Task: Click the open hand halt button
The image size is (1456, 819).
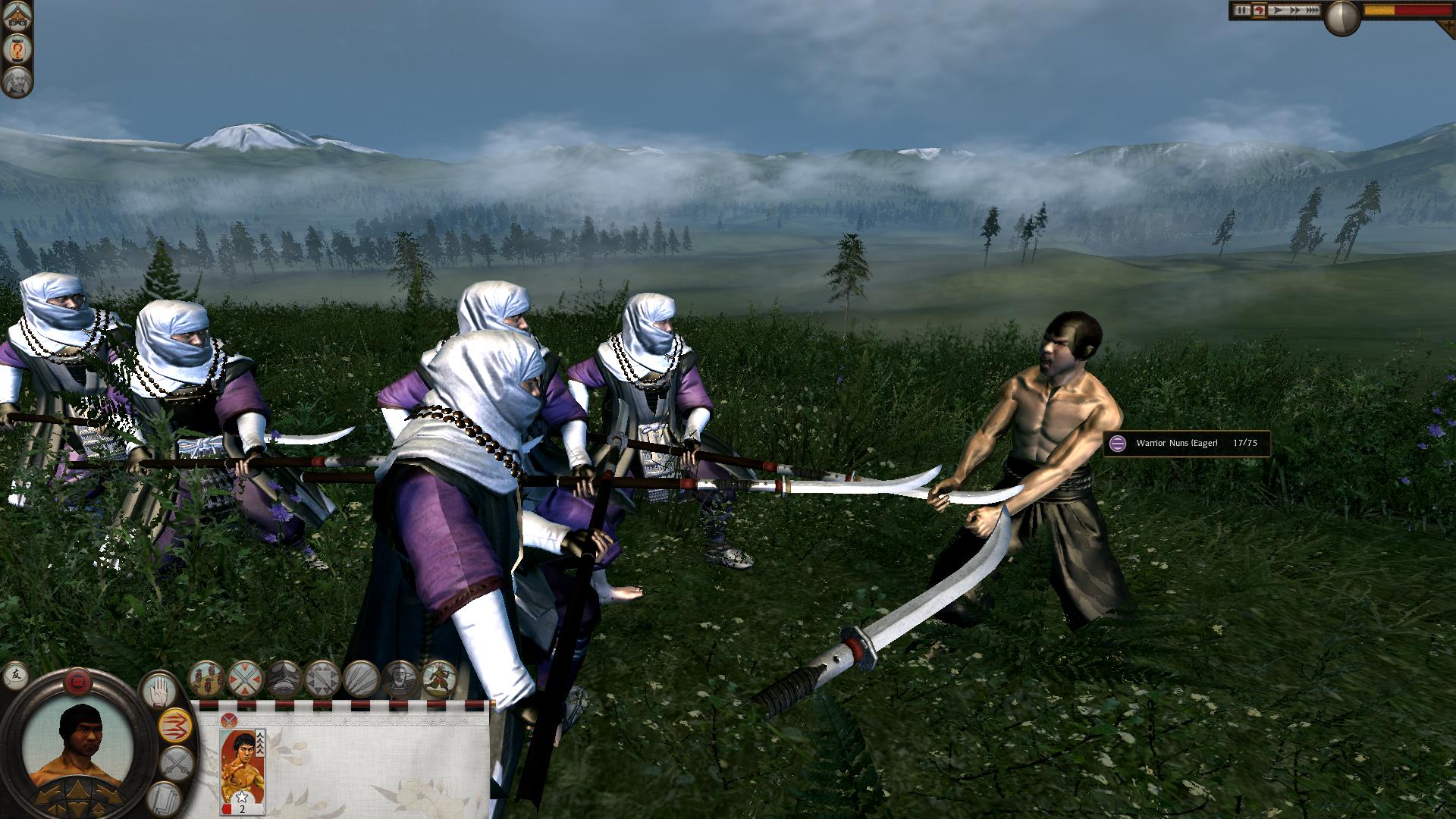Action: pyautogui.click(x=158, y=690)
